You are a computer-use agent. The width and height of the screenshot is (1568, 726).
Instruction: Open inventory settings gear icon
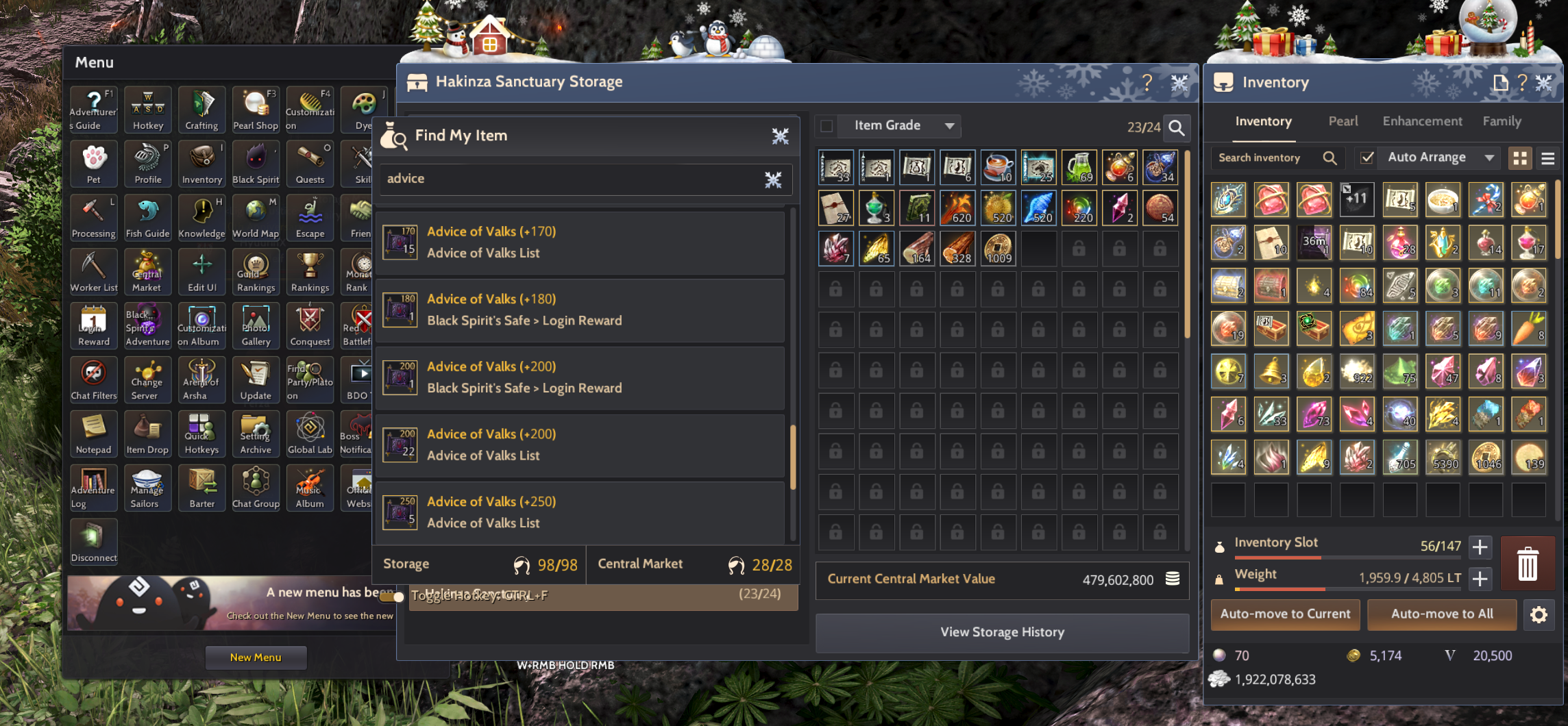pyautogui.click(x=1539, y=614)
